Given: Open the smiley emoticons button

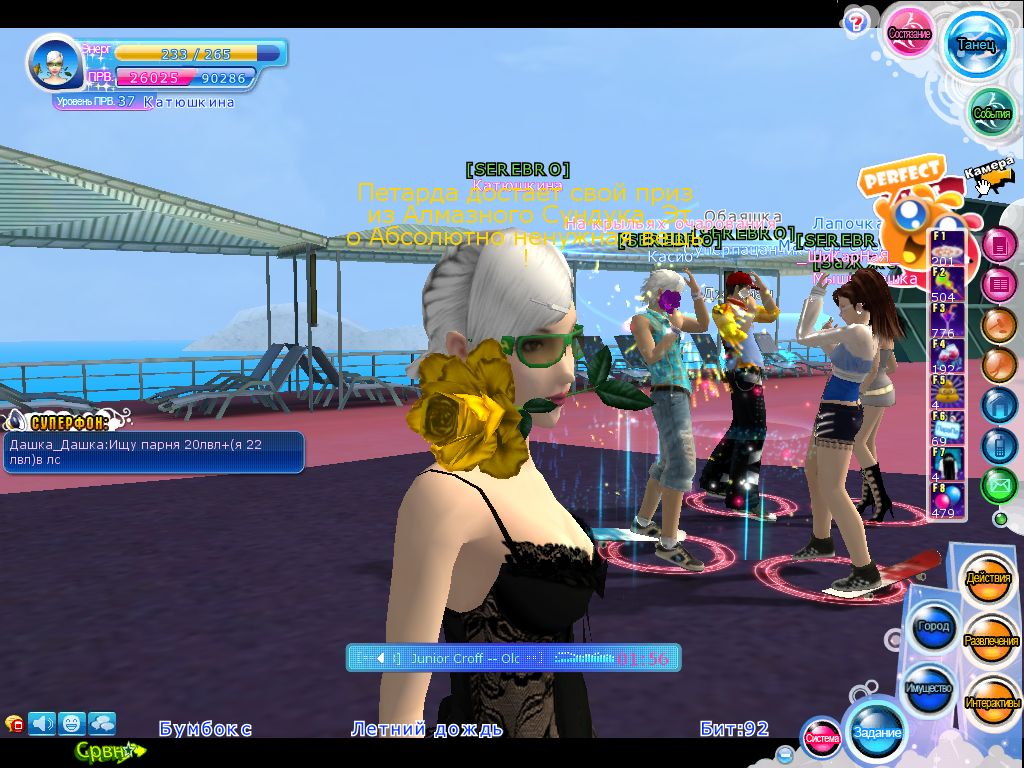Looking at the screenshot, I should [72, 723].
